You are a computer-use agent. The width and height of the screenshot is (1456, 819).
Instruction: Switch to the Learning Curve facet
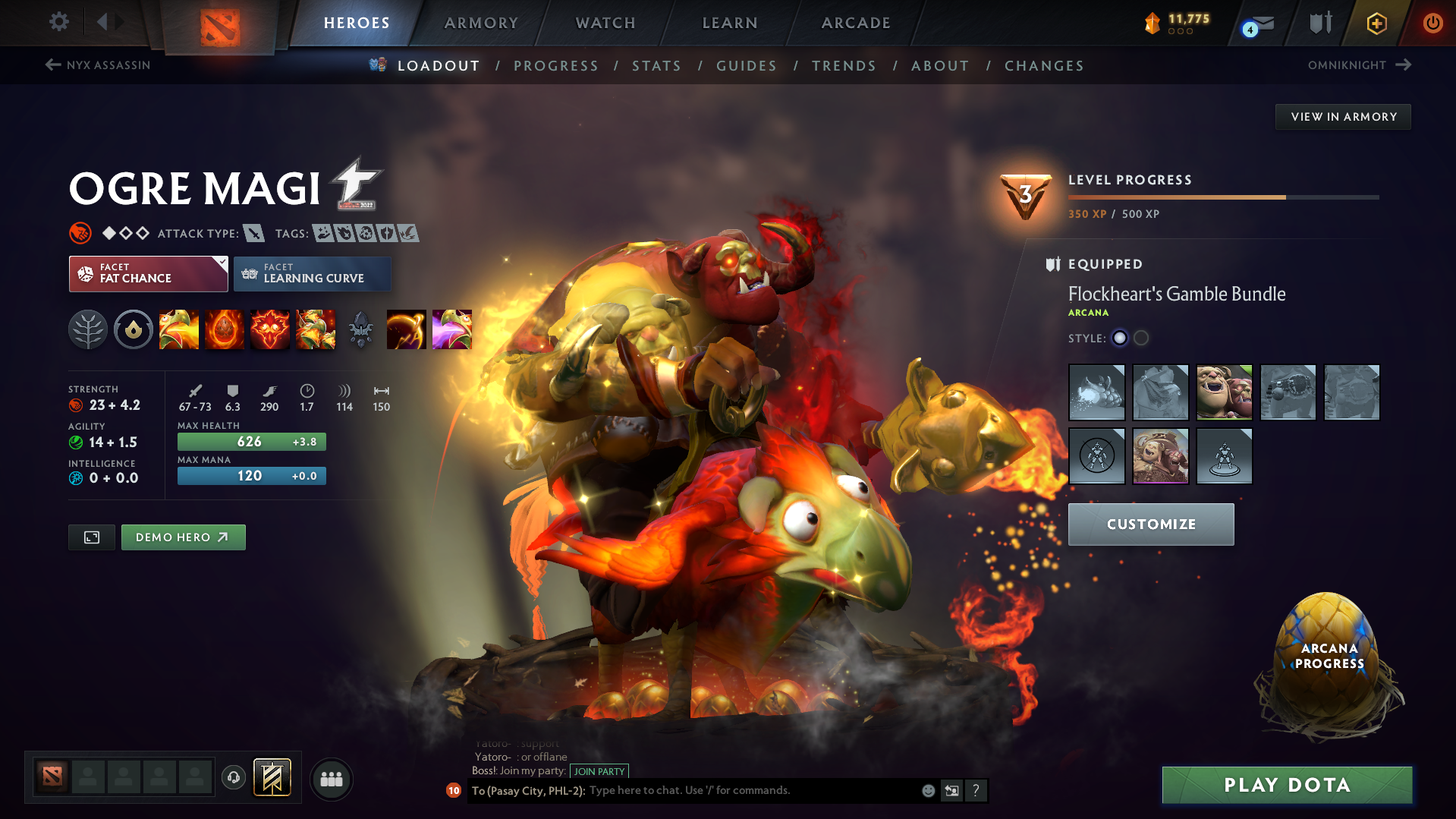point(312,274)
